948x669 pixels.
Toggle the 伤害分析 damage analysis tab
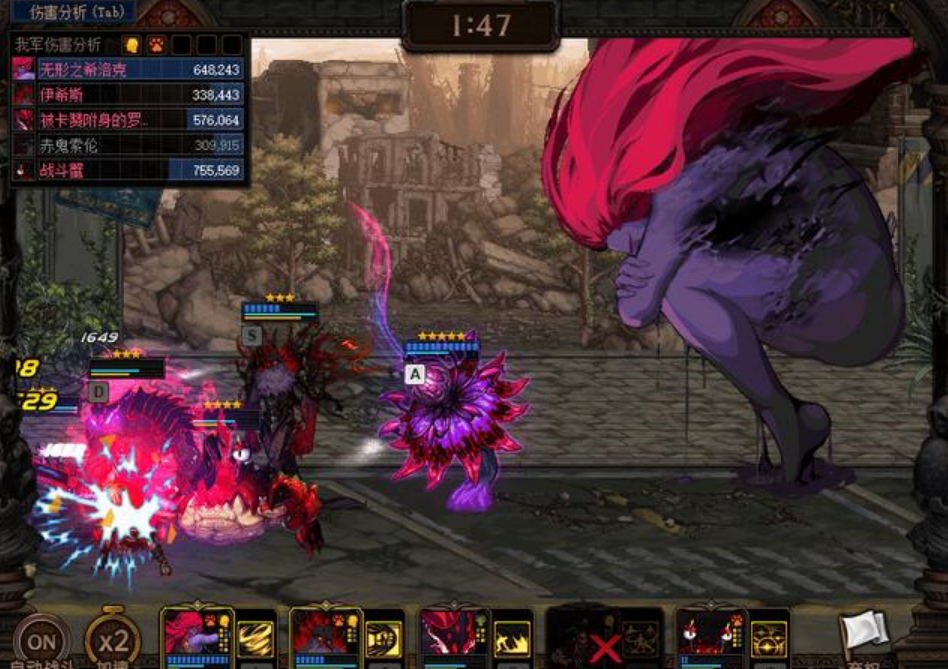(x=70, y=13)
